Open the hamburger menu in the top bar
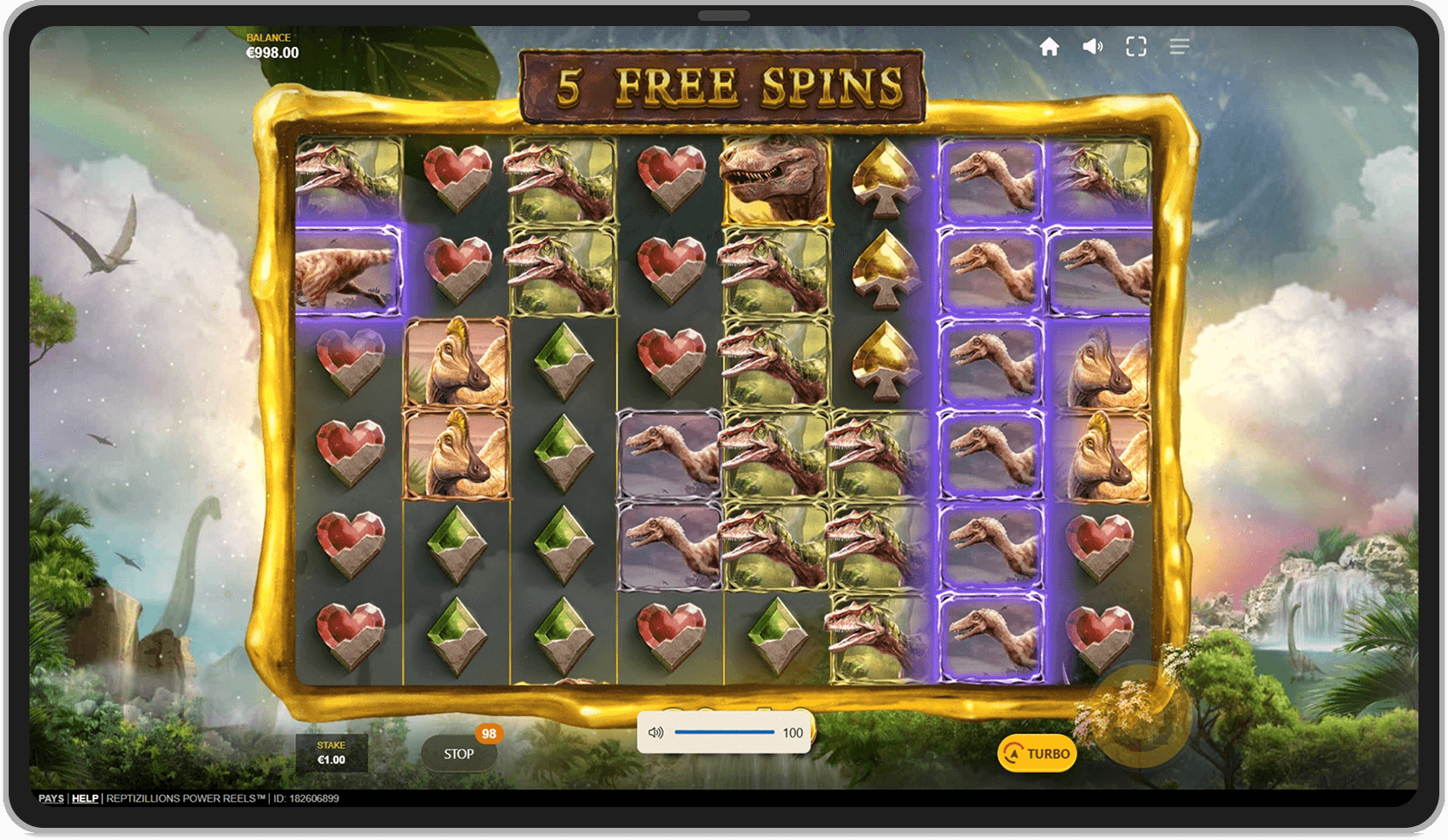This screenshot has width=1448, height=840. 1179,47
